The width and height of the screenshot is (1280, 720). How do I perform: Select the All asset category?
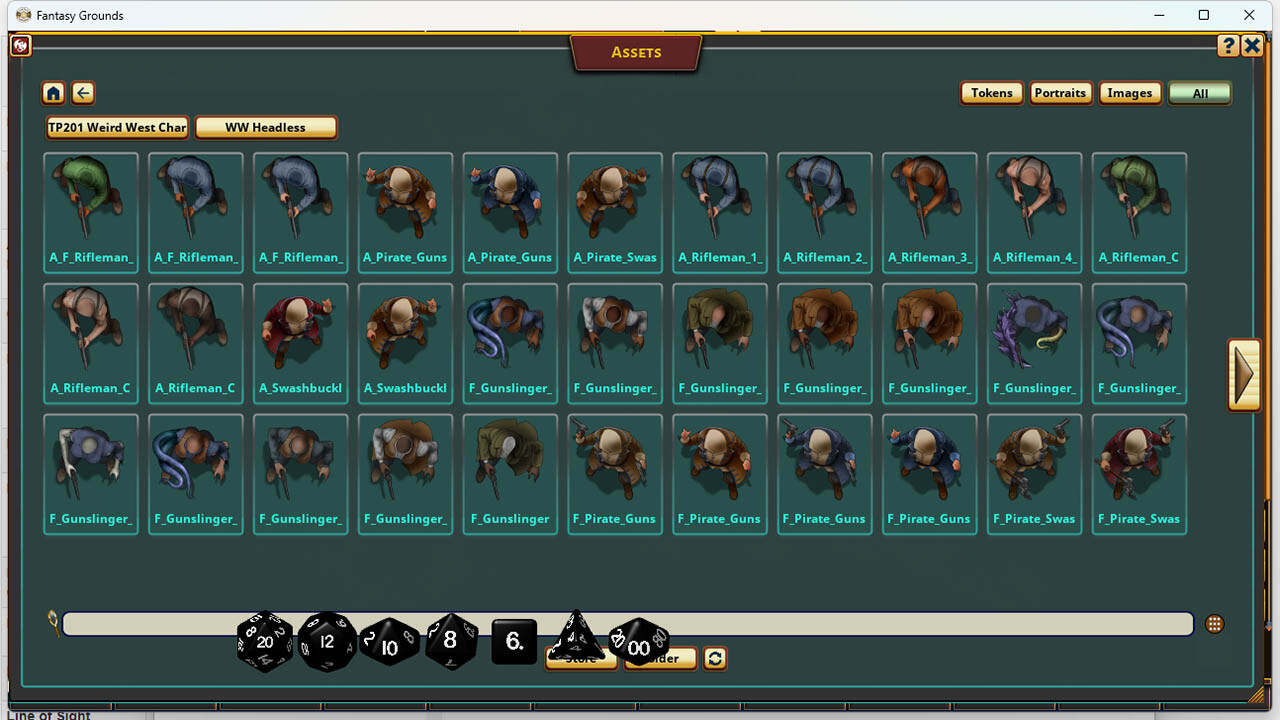pos(1199,92)
